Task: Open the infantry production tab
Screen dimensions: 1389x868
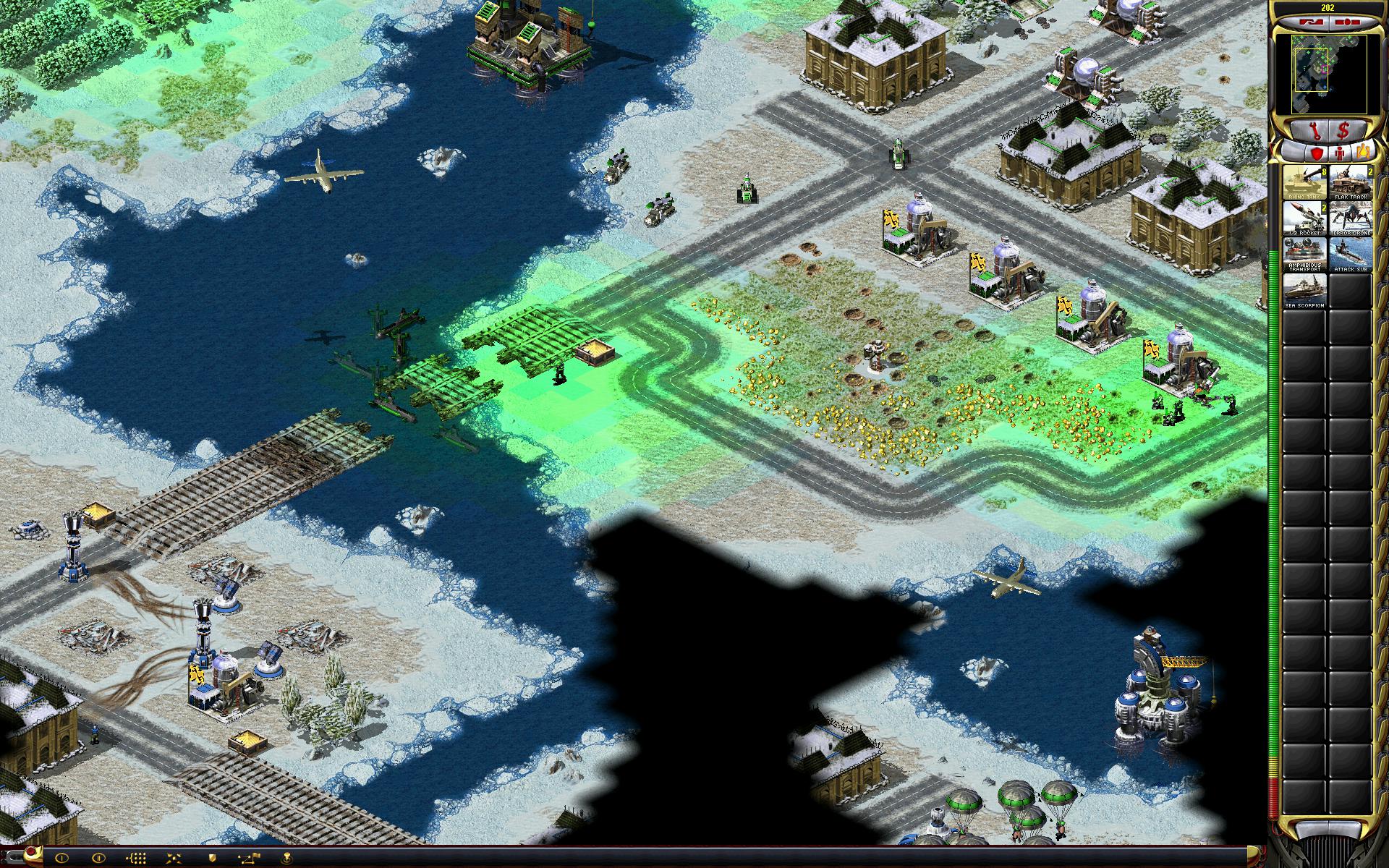Action: (x=1340, y=153)
